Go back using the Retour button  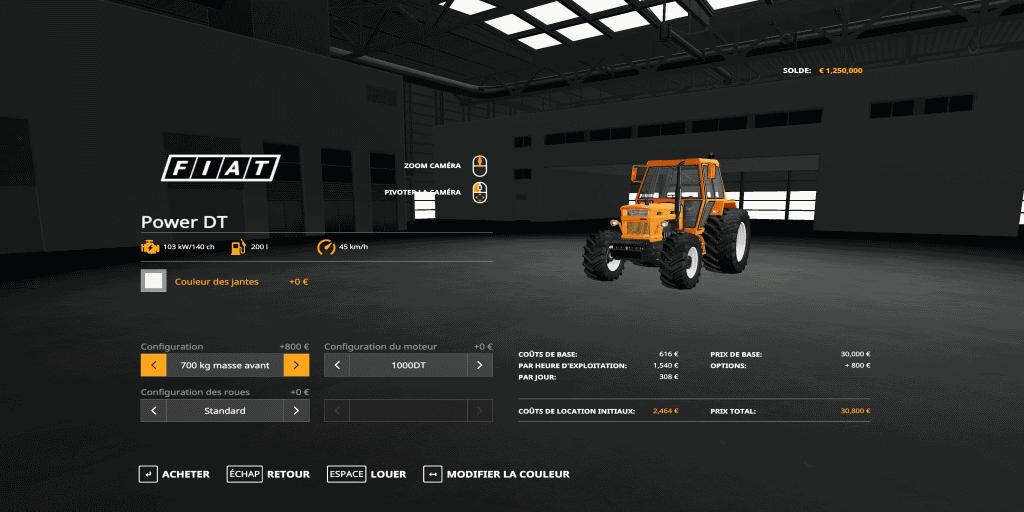click(x=268, y=474)
